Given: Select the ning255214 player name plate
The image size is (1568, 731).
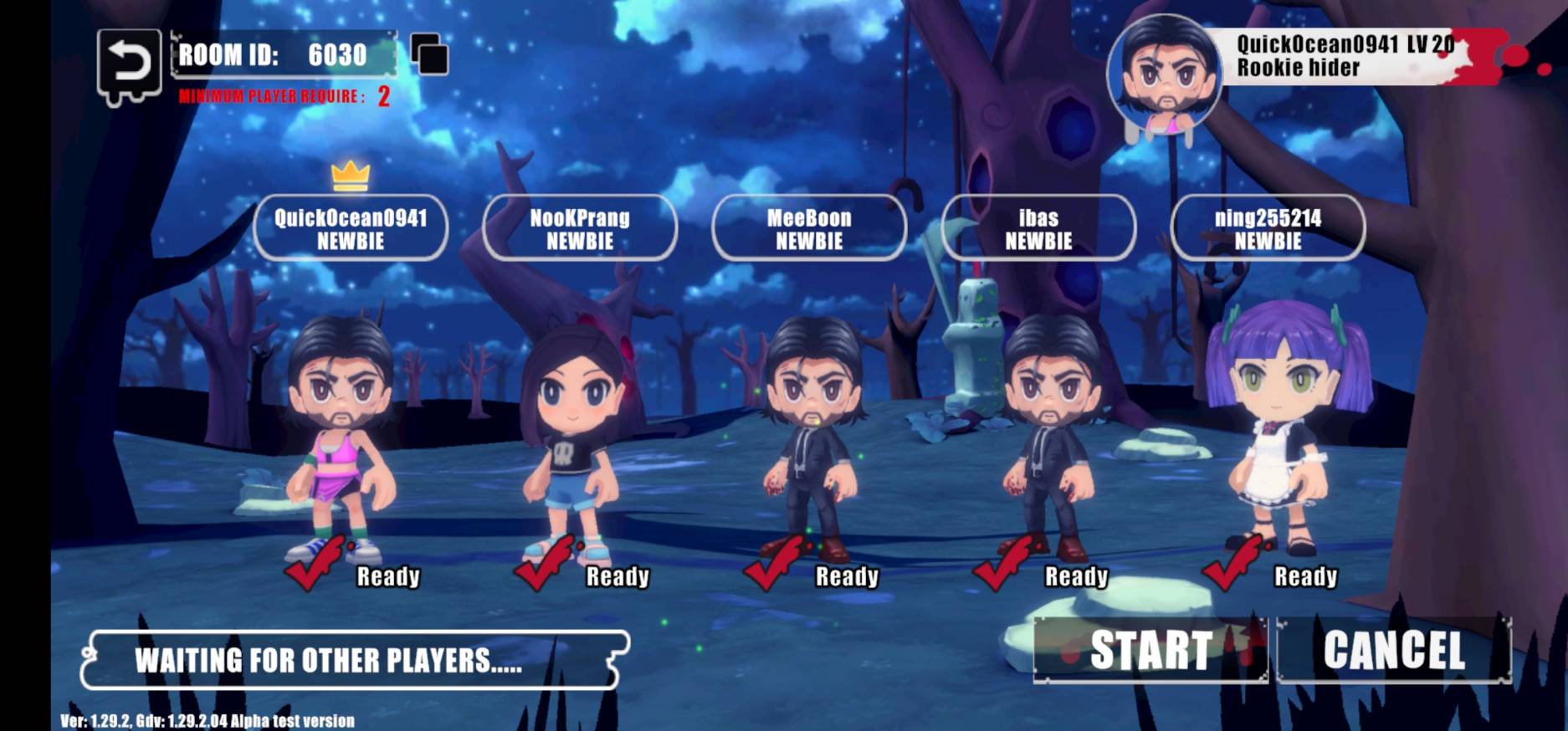Looking at the screenshot, I should [1268, 228].
